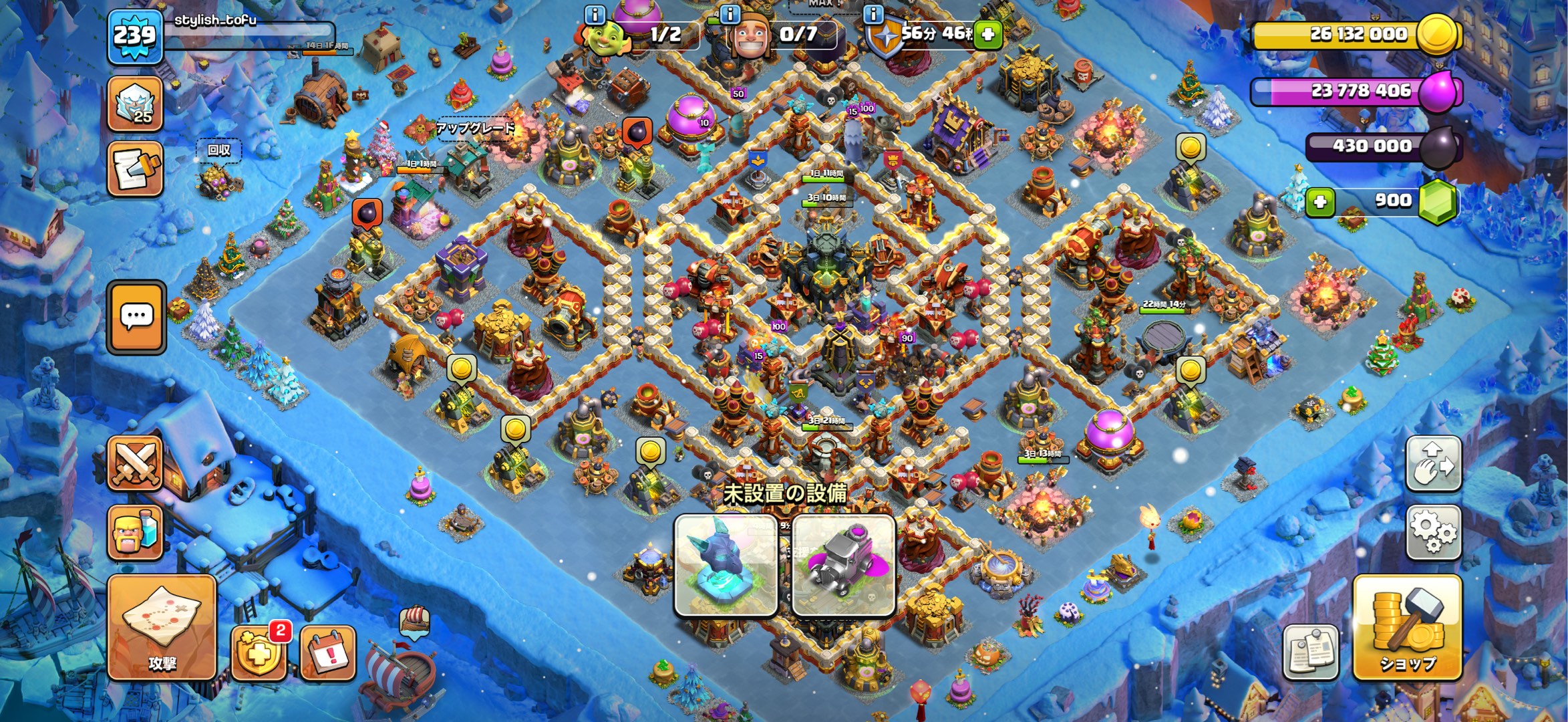Open the league trophy badge showing 25
The height and width of the screenshot is (722, 1568).
136,104
